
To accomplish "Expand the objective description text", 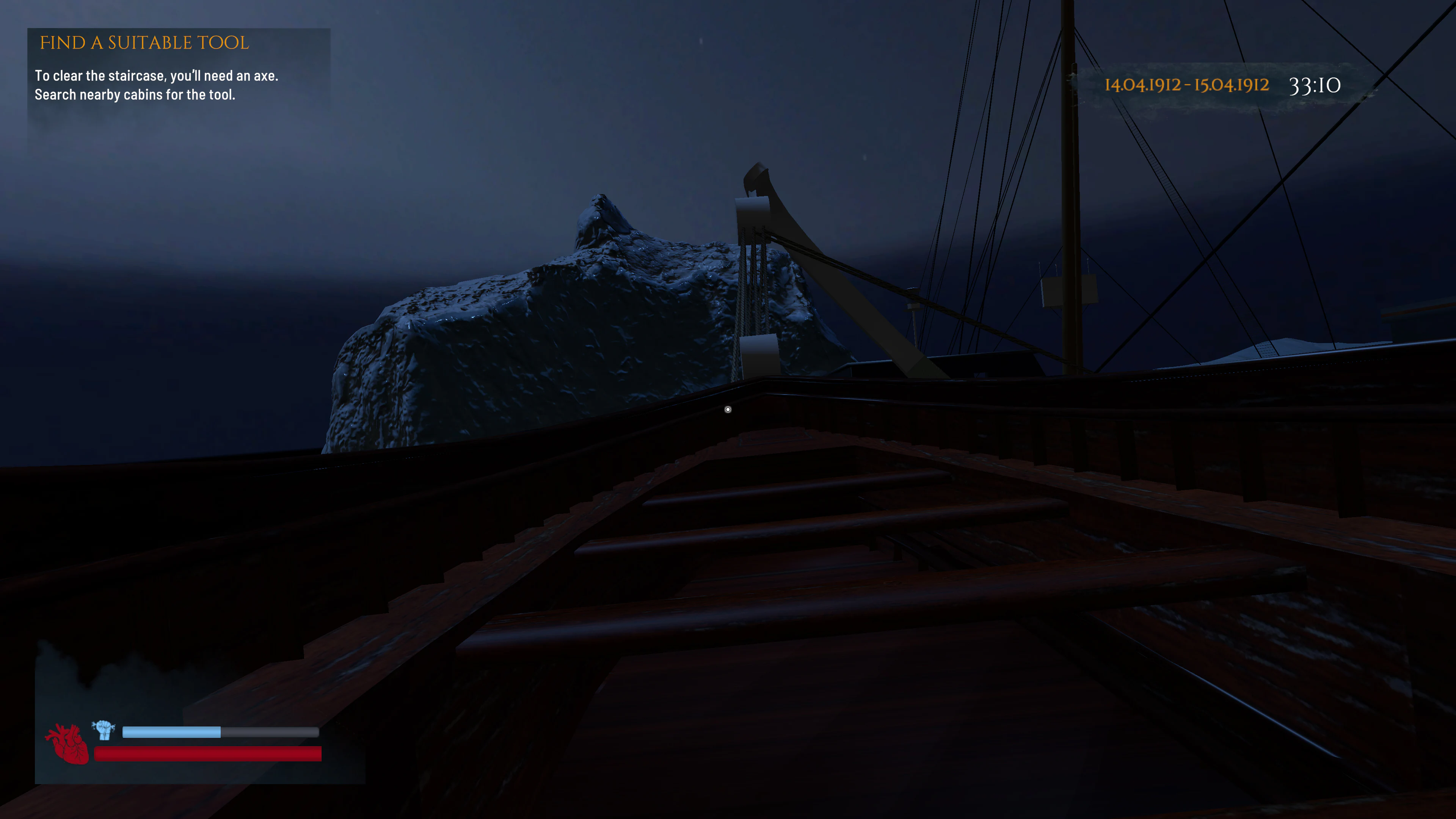I will pos(157,85).
